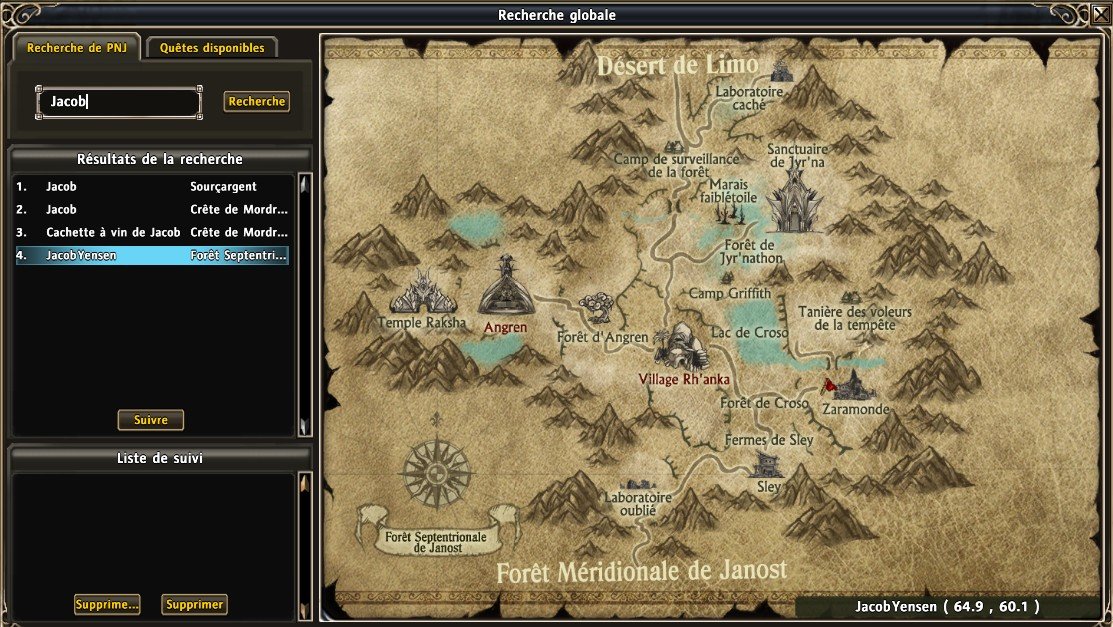Select the Recherche de PNJ tab
The image size is (1113, 627).
(77, 47)
